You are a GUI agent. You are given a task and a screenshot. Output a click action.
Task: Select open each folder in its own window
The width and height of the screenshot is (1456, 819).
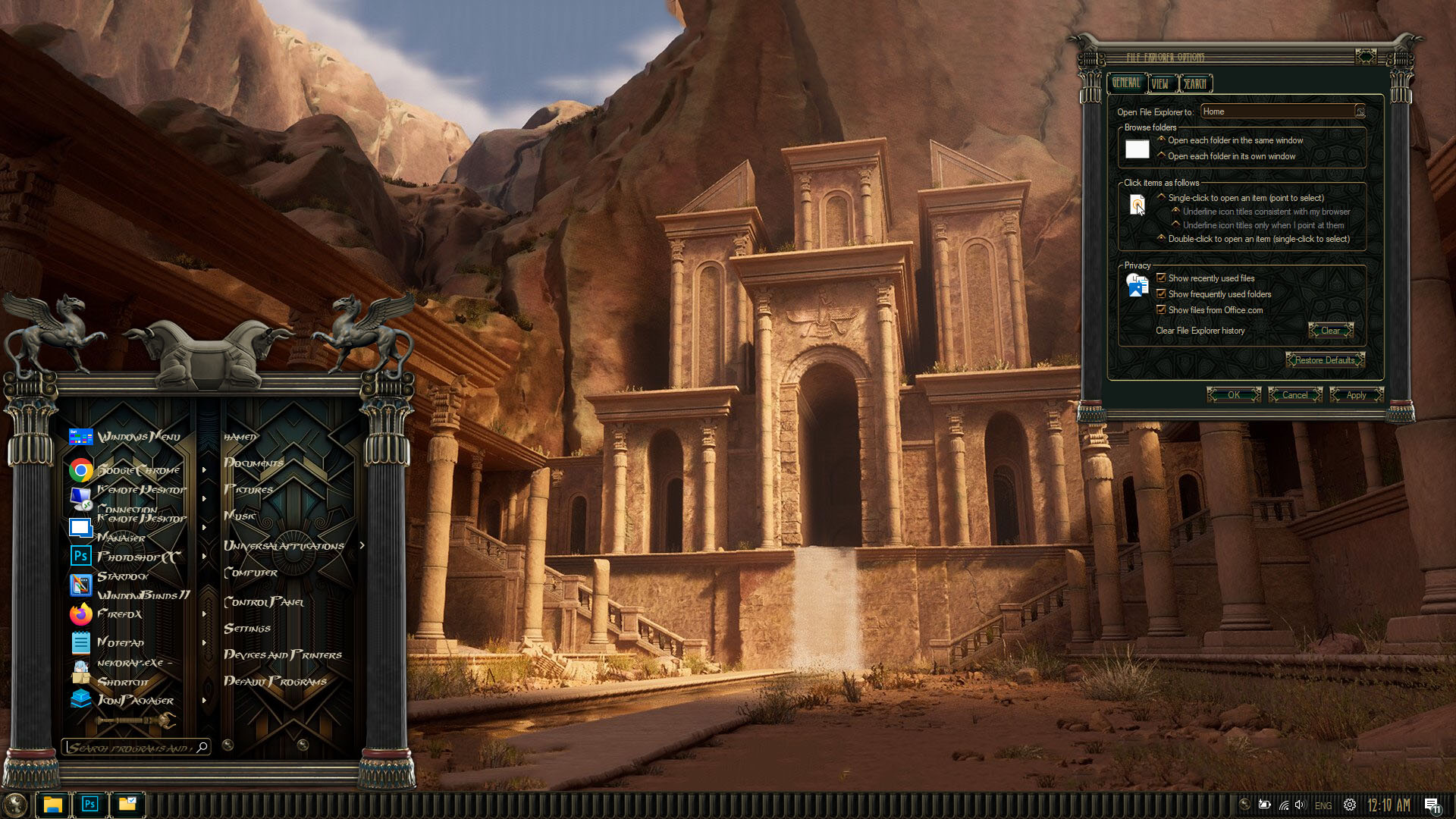click(x=1161, y=155)
